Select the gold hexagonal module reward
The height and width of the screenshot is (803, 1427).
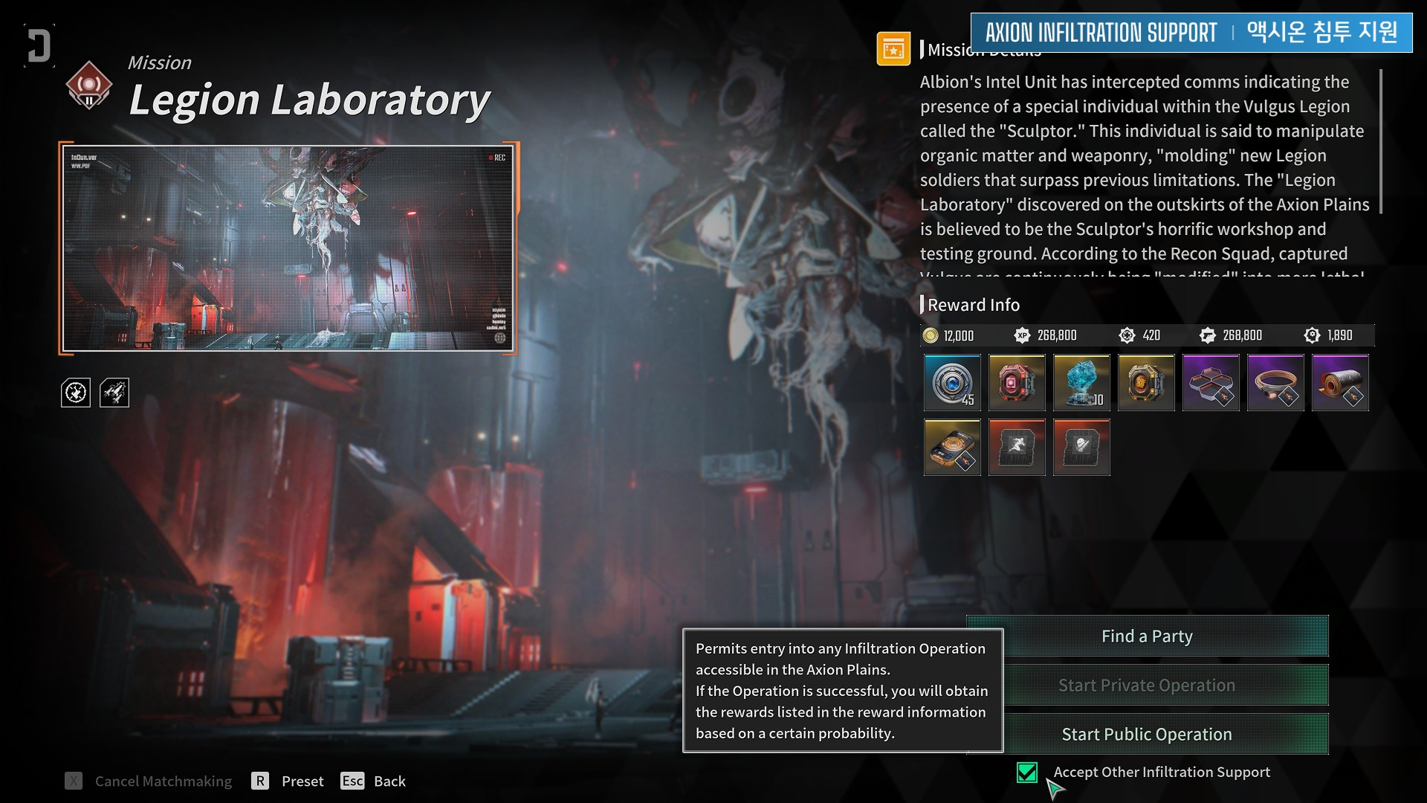1146,382
